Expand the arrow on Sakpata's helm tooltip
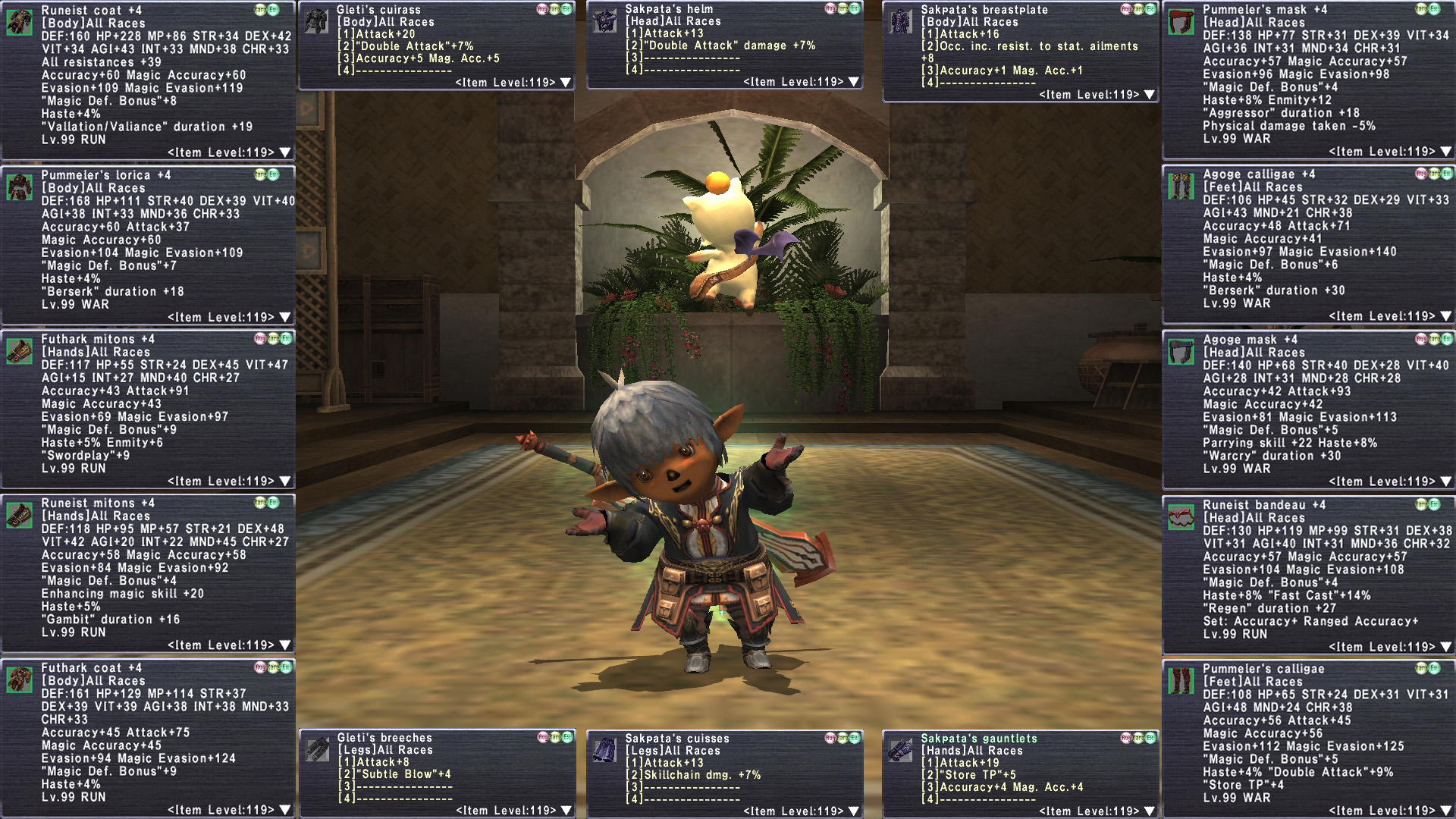This screenshot has height=819, width=1456. pyautogui.click(x=854, y=82)
